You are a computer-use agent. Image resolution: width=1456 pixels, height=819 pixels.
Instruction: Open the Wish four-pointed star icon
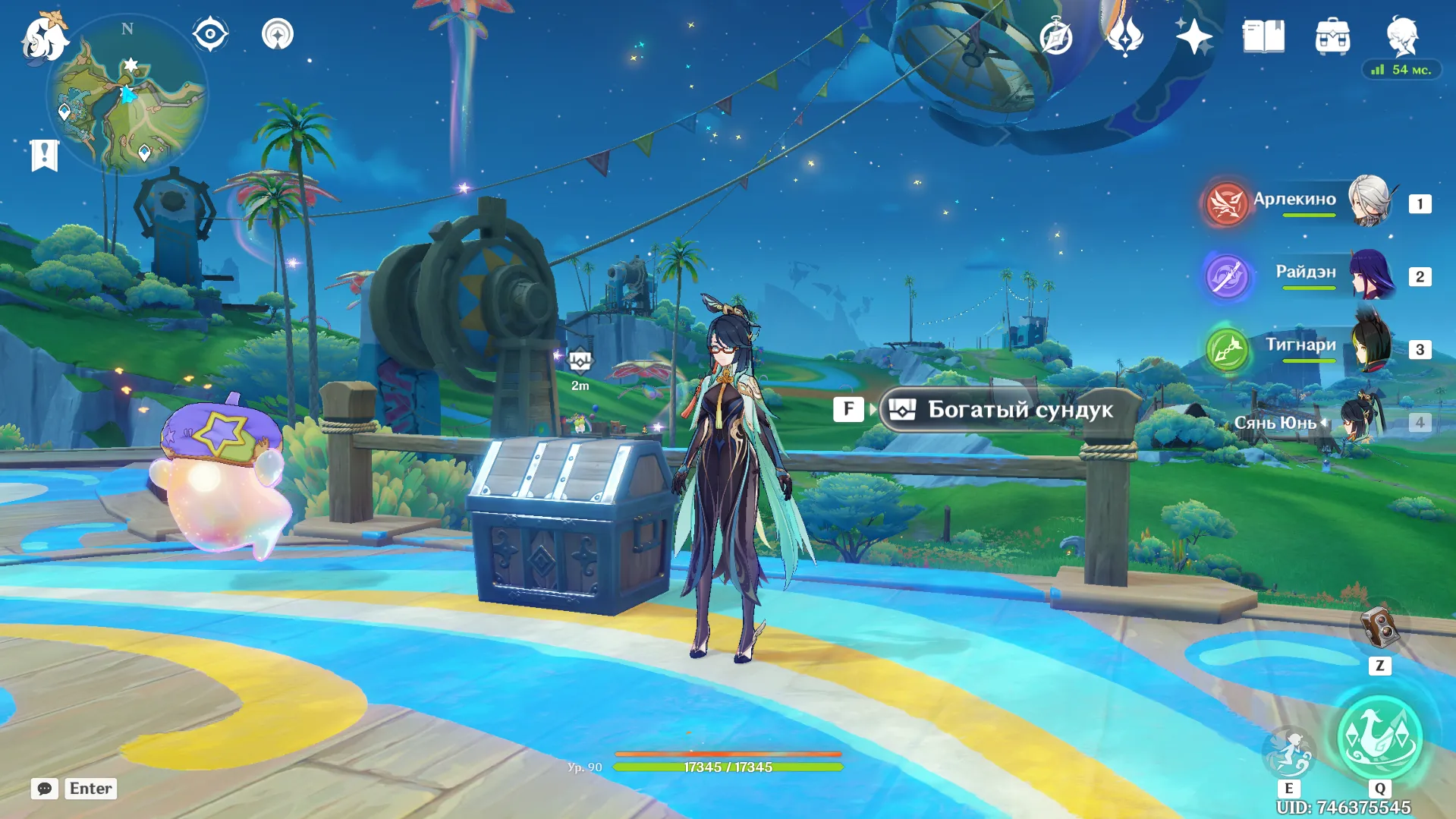(1193, 36)
